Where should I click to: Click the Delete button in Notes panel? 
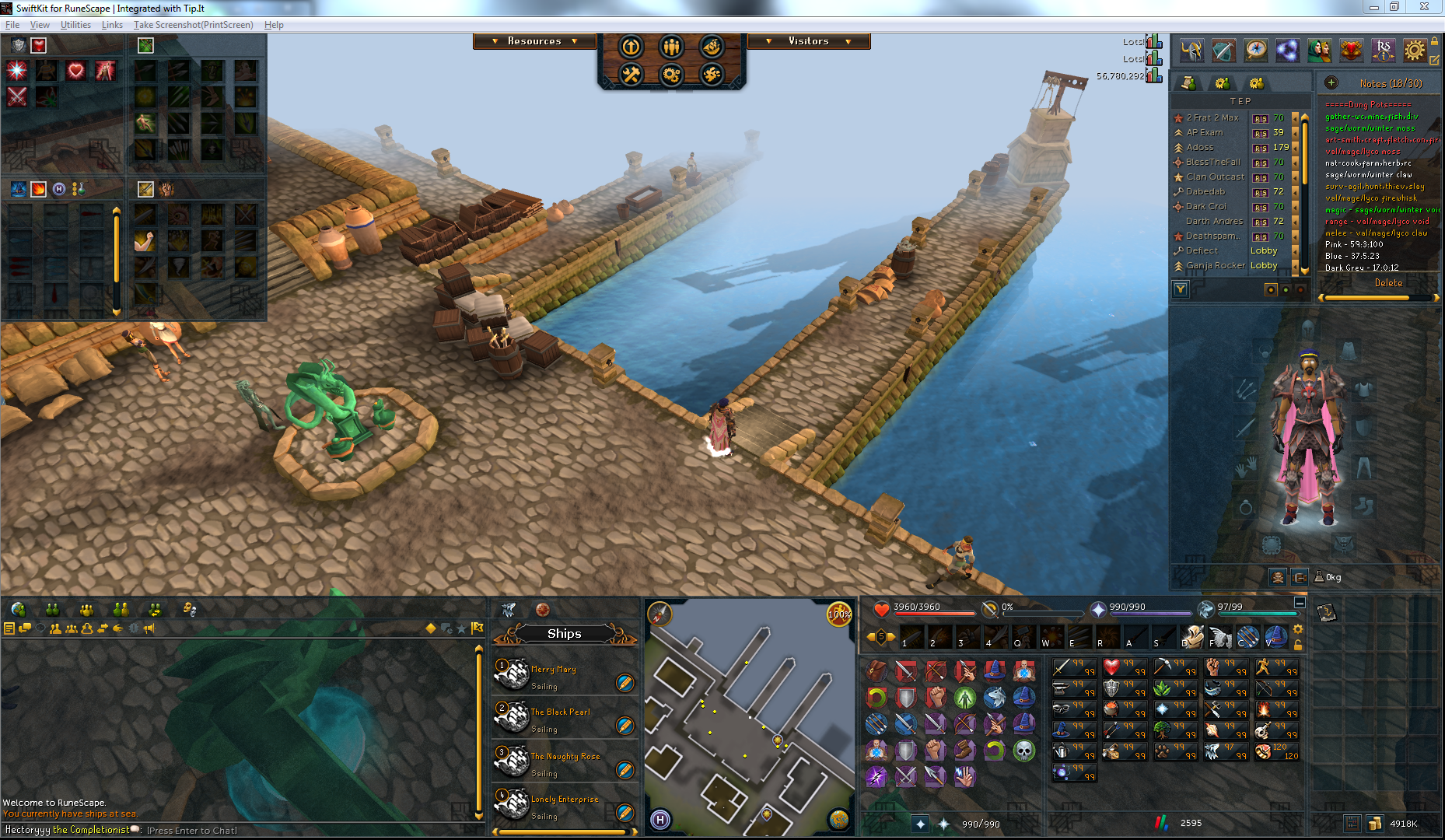(x=1389, y=282)
